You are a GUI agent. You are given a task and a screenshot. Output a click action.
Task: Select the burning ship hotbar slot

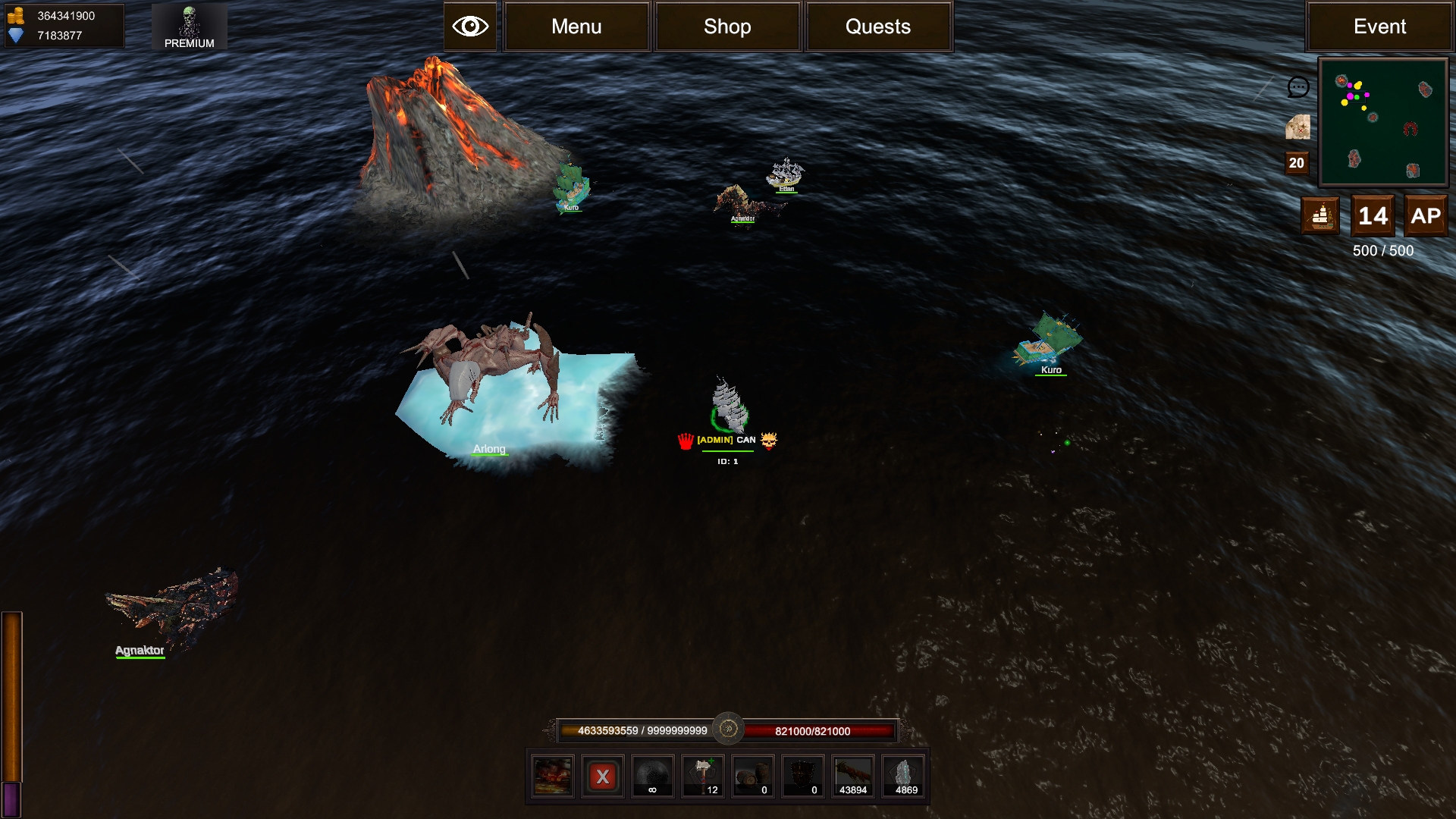pos(552,777)
